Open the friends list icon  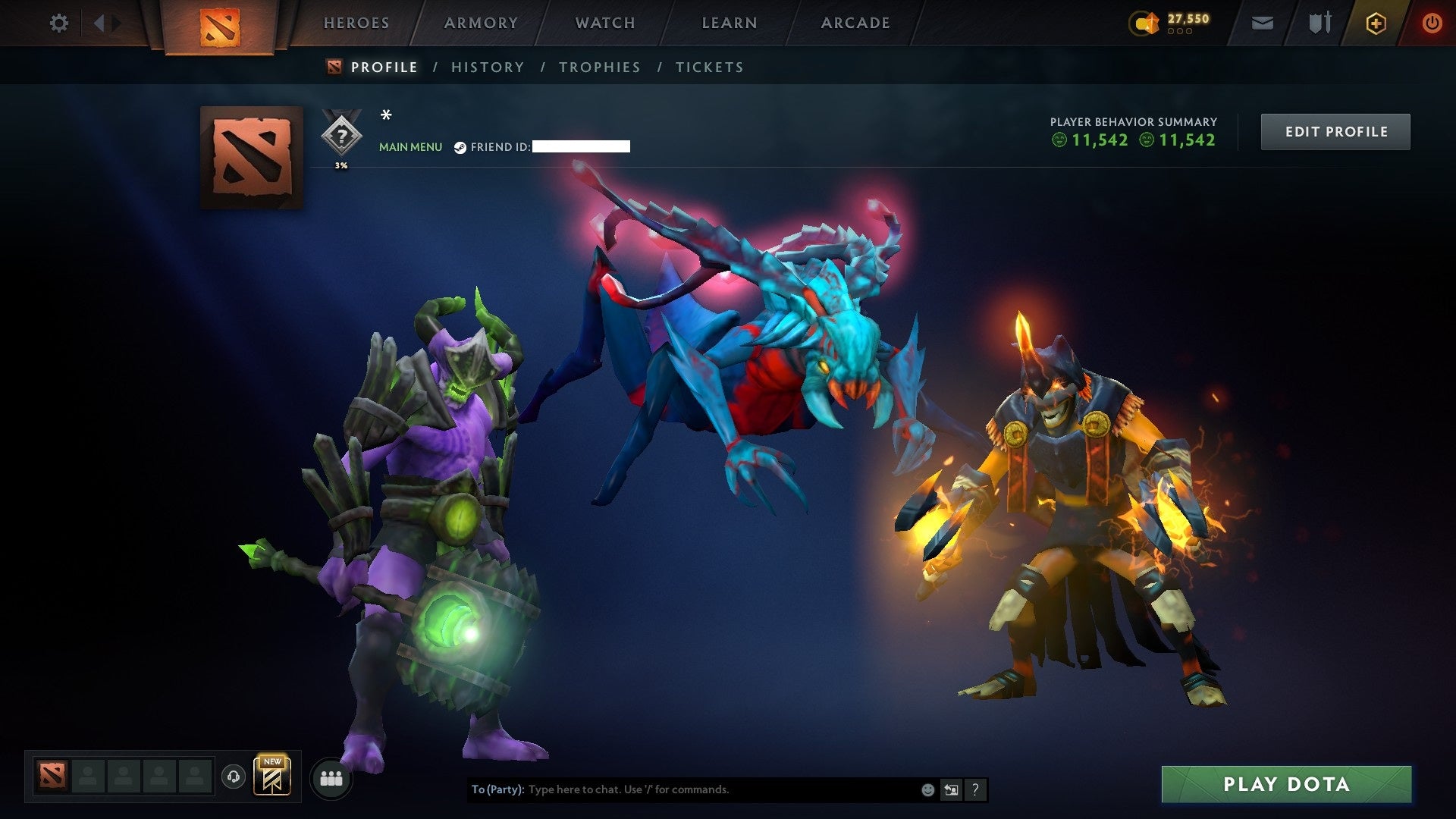point(331,778)
